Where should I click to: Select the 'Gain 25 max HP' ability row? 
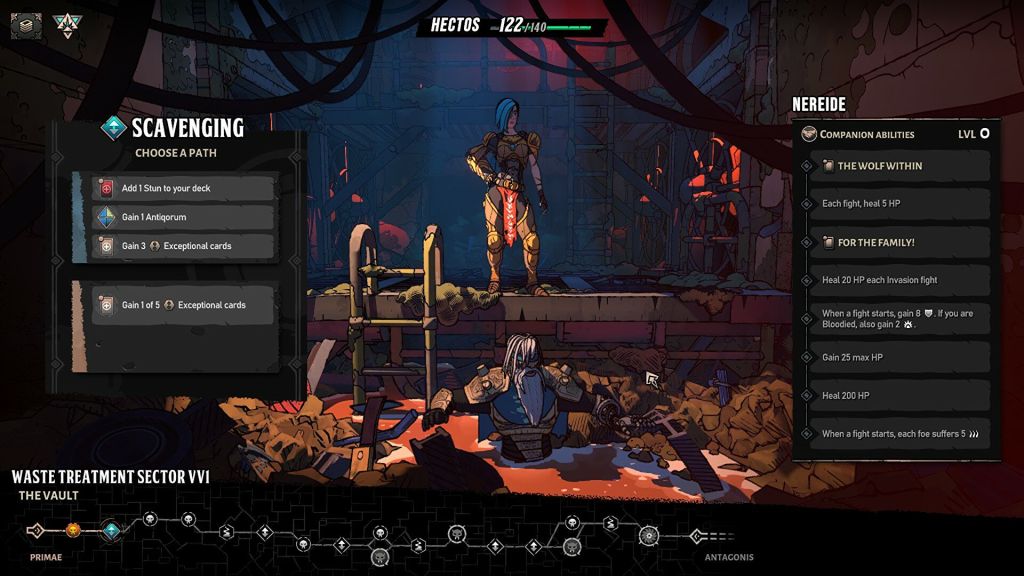click(x=896, y=357)
